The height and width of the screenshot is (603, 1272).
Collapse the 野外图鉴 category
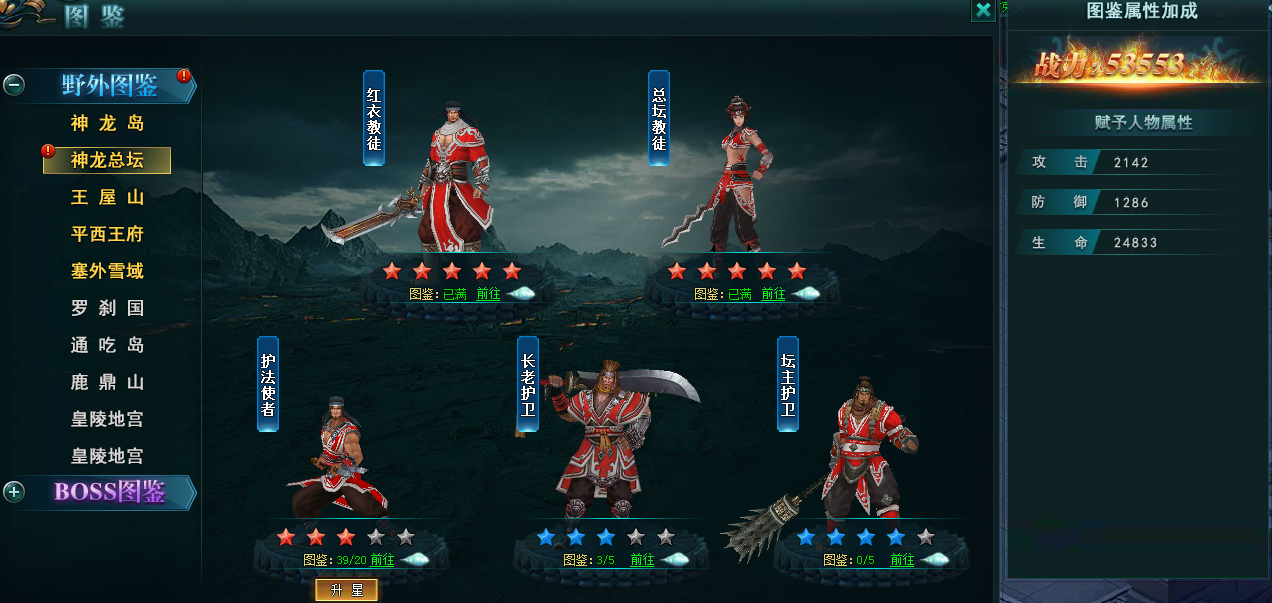[x=14, y=85]
